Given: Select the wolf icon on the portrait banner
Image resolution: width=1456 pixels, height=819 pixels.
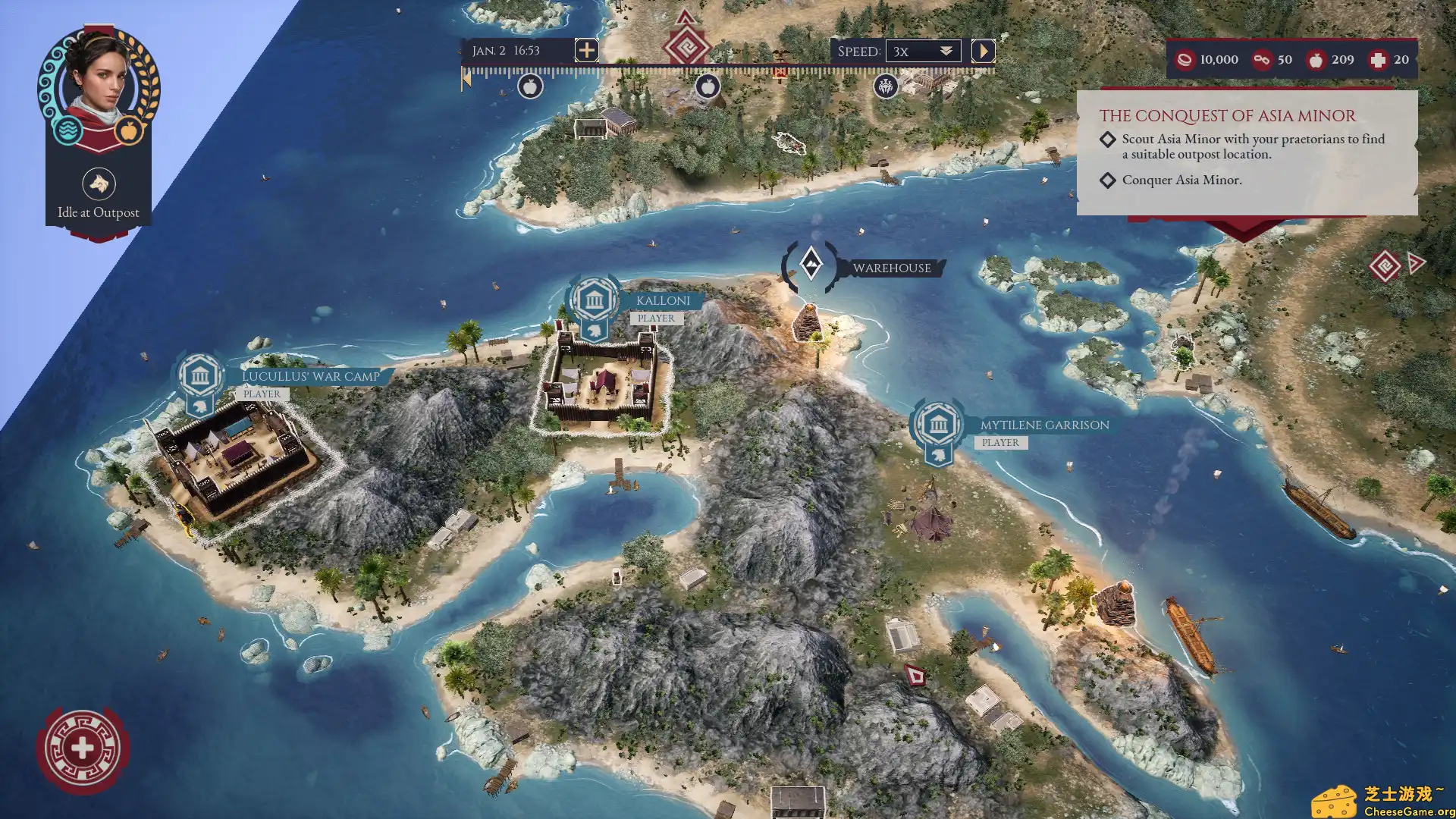Looking at the screenshot, I should pos(98,184).
